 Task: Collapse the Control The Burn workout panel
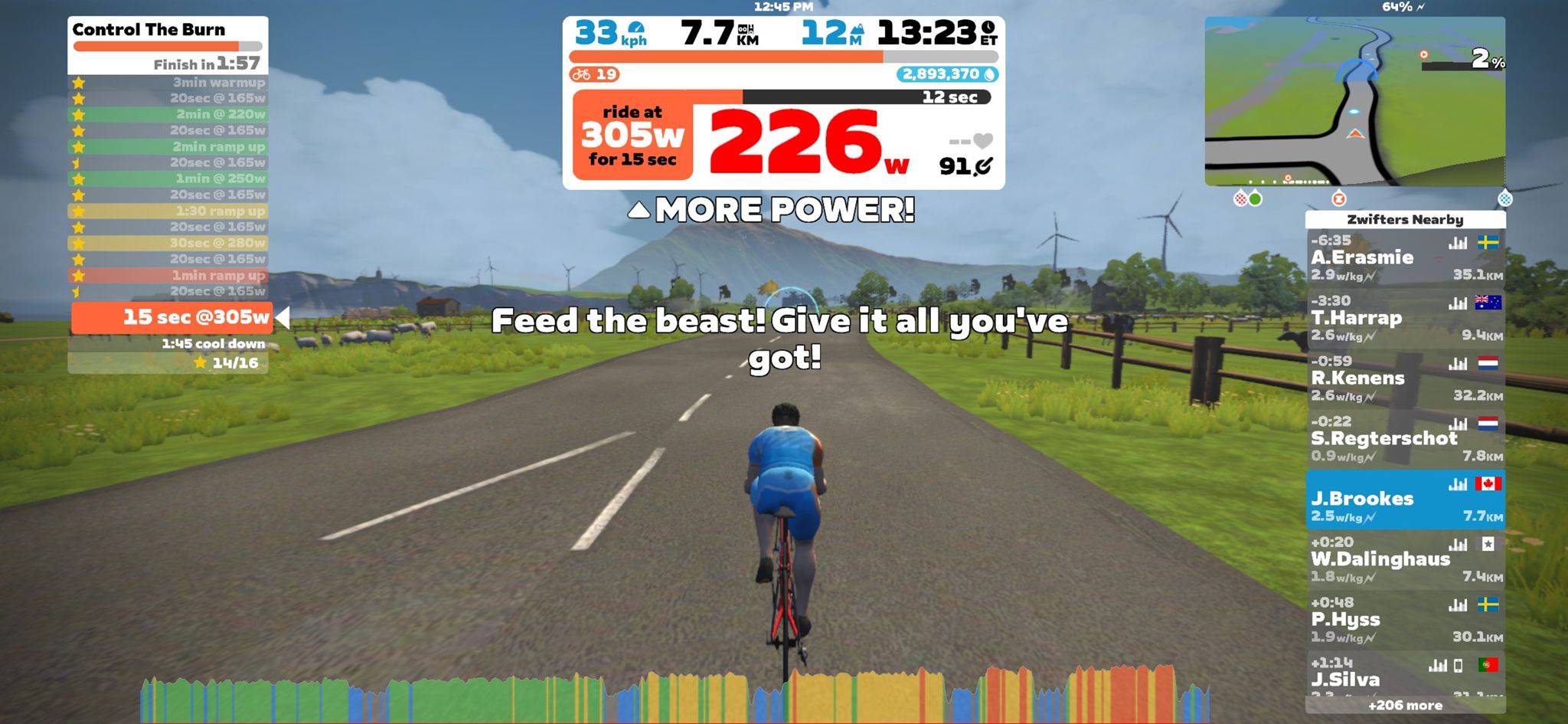tap(147, 31)
